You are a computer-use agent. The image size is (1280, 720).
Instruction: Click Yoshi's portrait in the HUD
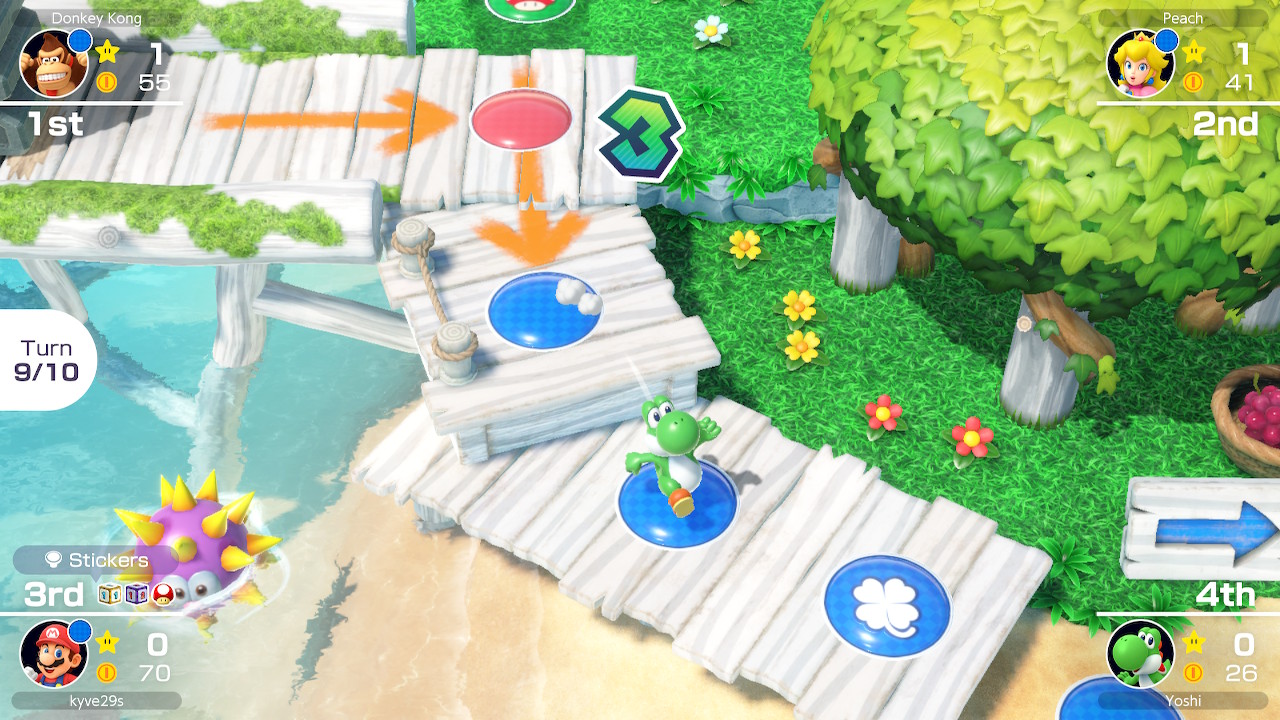[x=1141, y=653]
